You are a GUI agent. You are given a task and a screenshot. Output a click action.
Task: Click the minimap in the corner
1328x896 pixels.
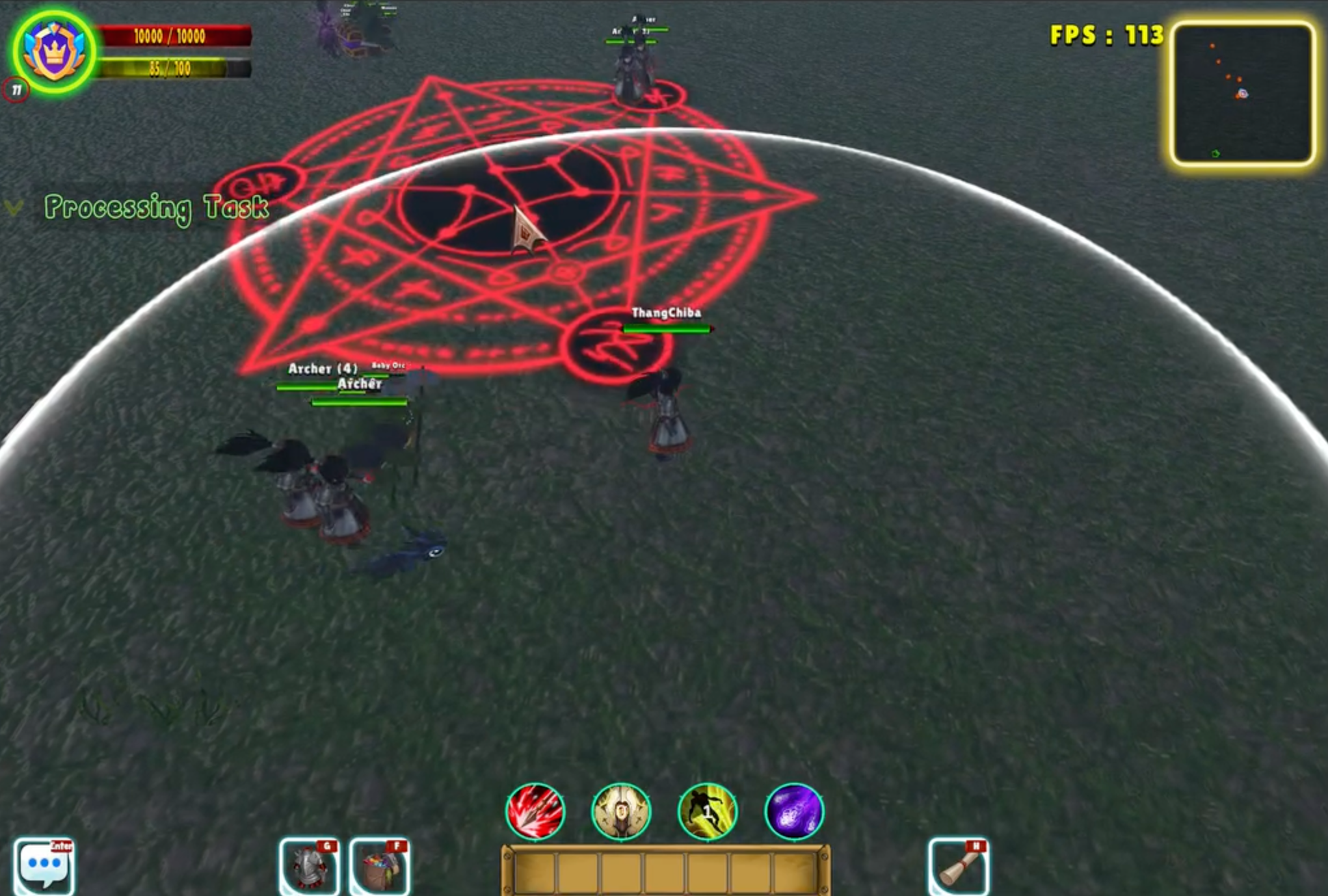1243,93
